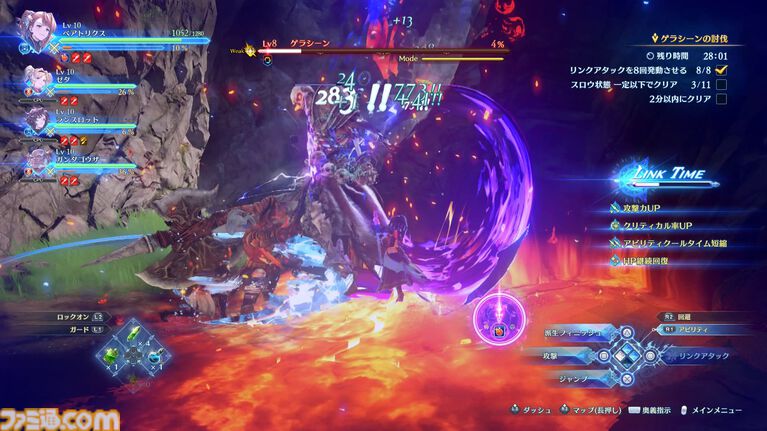Click the clear-within-2-minutes objective checkbox
This screenshot has width=767, height=431.
pos(722,101)
